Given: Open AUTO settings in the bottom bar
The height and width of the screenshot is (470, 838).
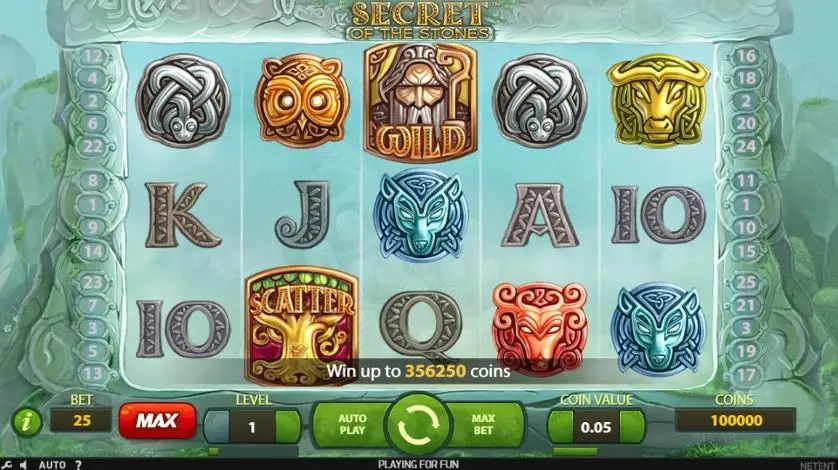Looking at the screenshot, I should (x=52, y=464).
